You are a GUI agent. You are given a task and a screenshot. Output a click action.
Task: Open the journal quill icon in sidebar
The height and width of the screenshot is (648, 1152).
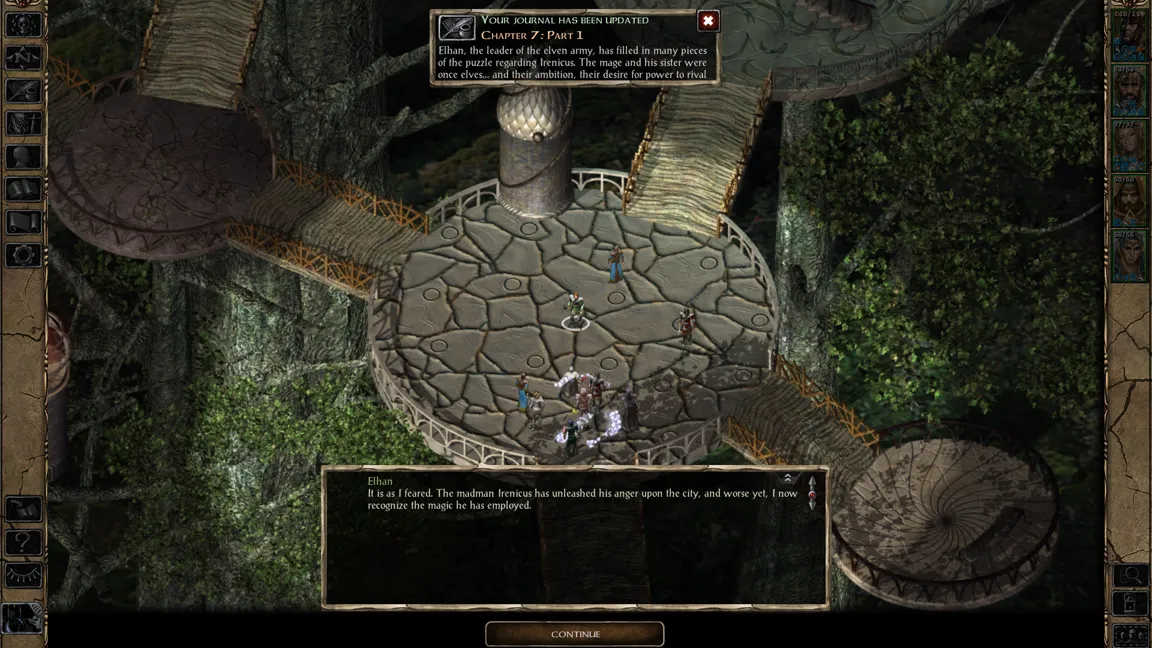[23, 90]
